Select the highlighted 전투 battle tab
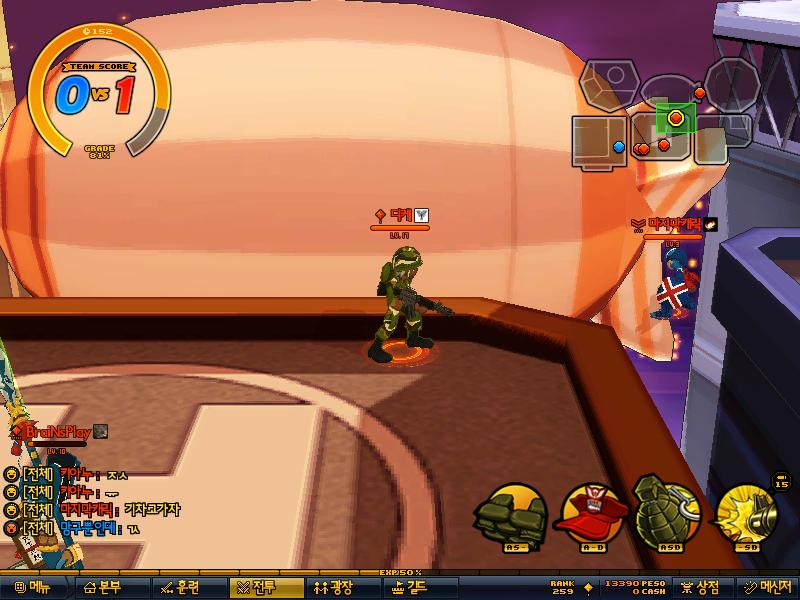The height and width of the screenshot is (600, 800). click(x=258, y=588)
